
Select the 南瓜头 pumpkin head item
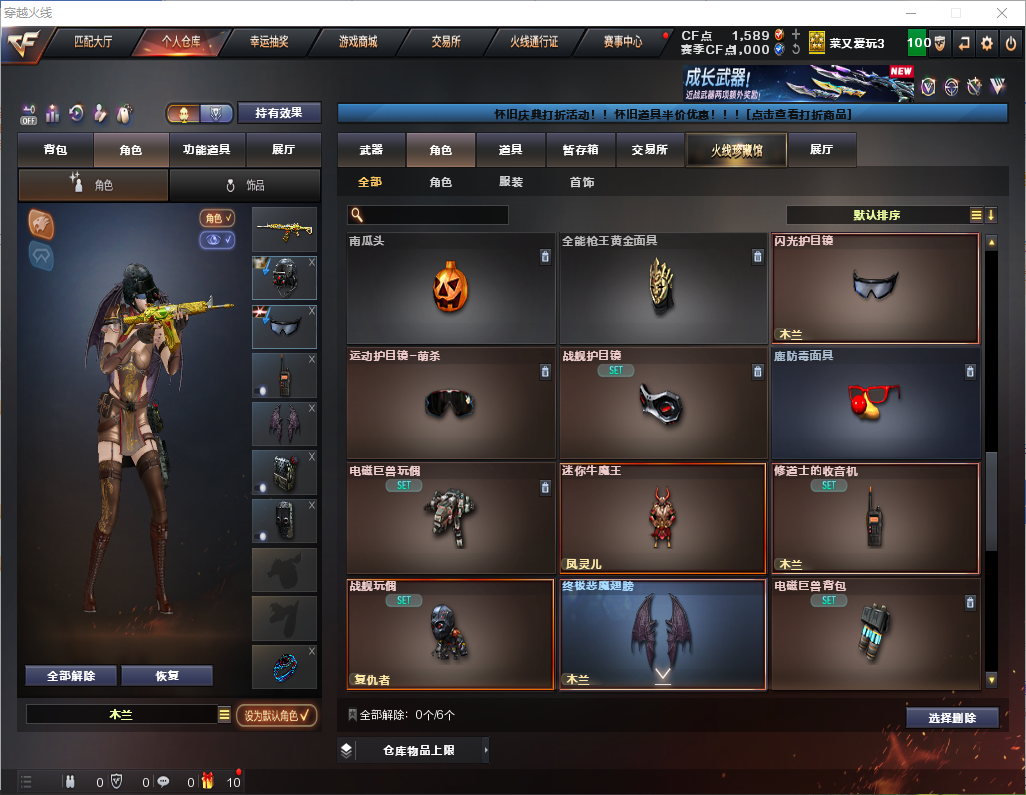point(450,288)
